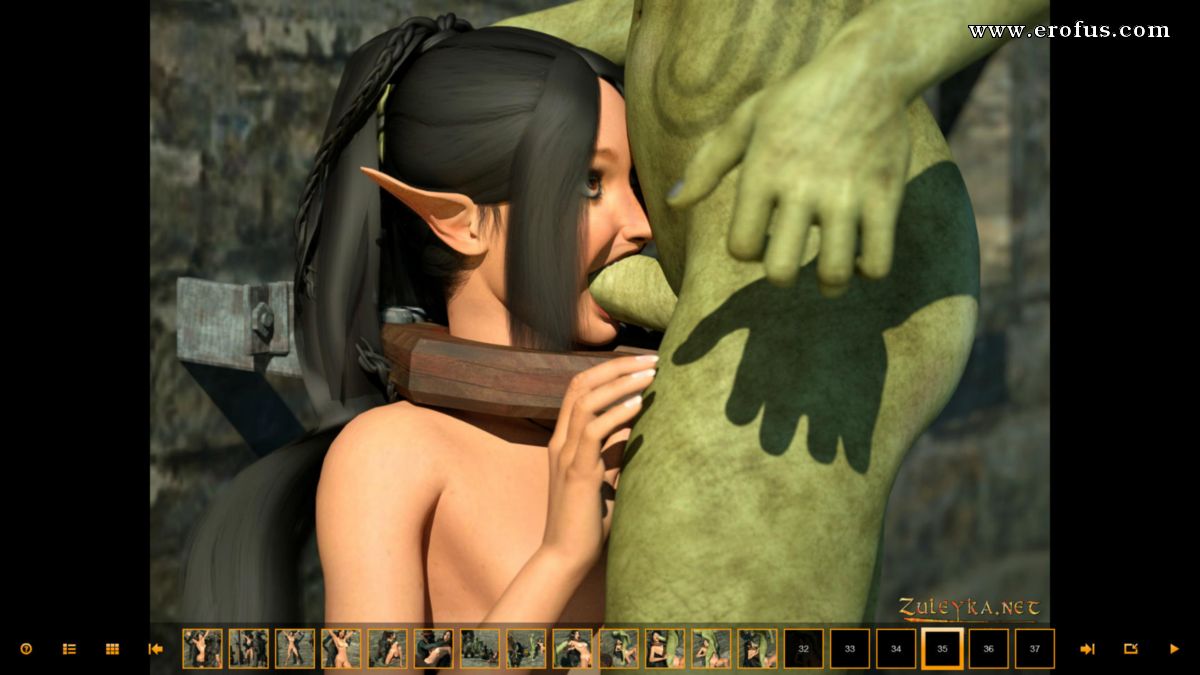Select thumbnail number 33
Image resolution: width=1200 pixels, height=675 pixels.
click(x=850, y=649)
